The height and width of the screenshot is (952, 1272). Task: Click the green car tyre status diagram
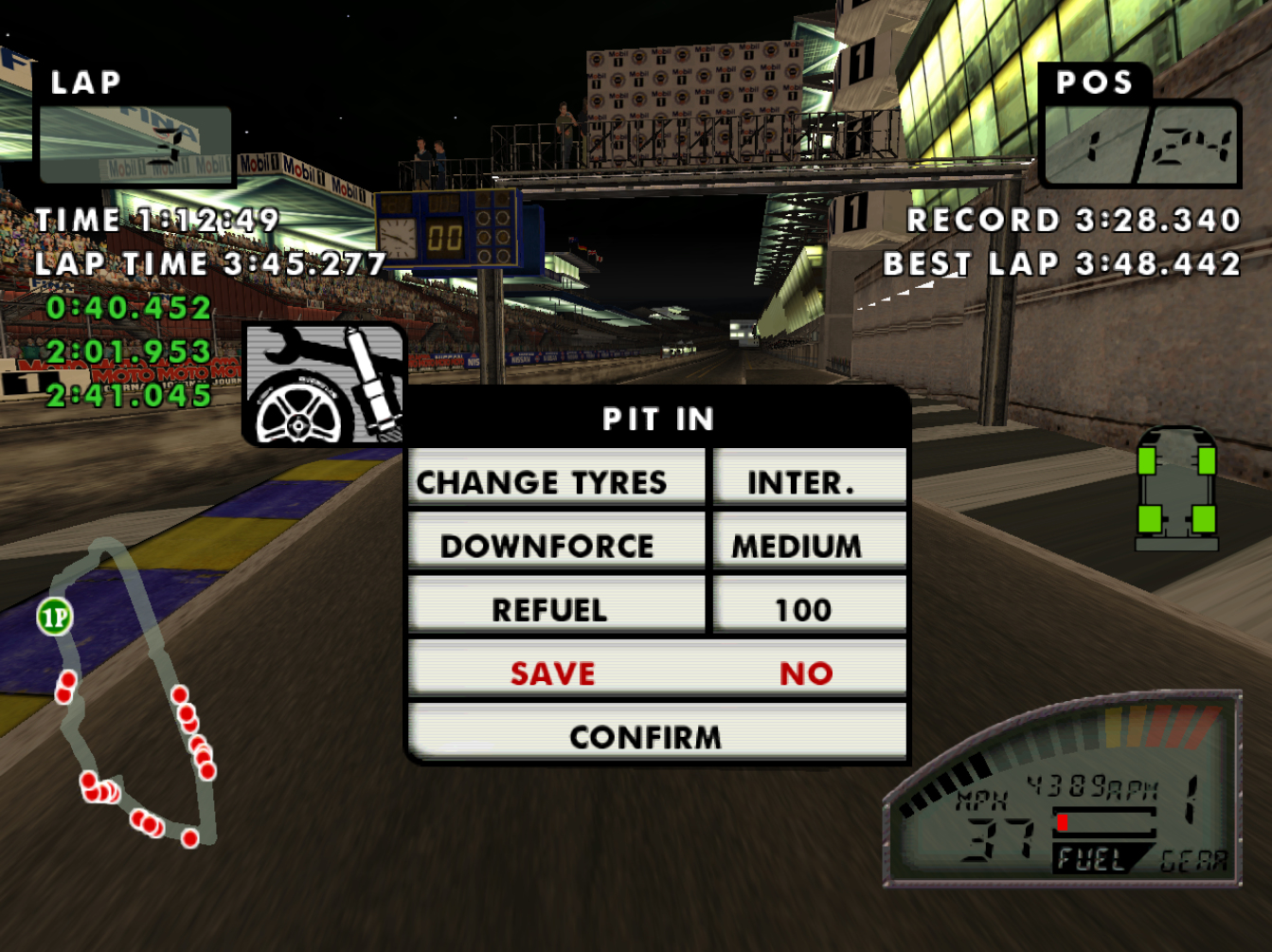[1176, 489]
